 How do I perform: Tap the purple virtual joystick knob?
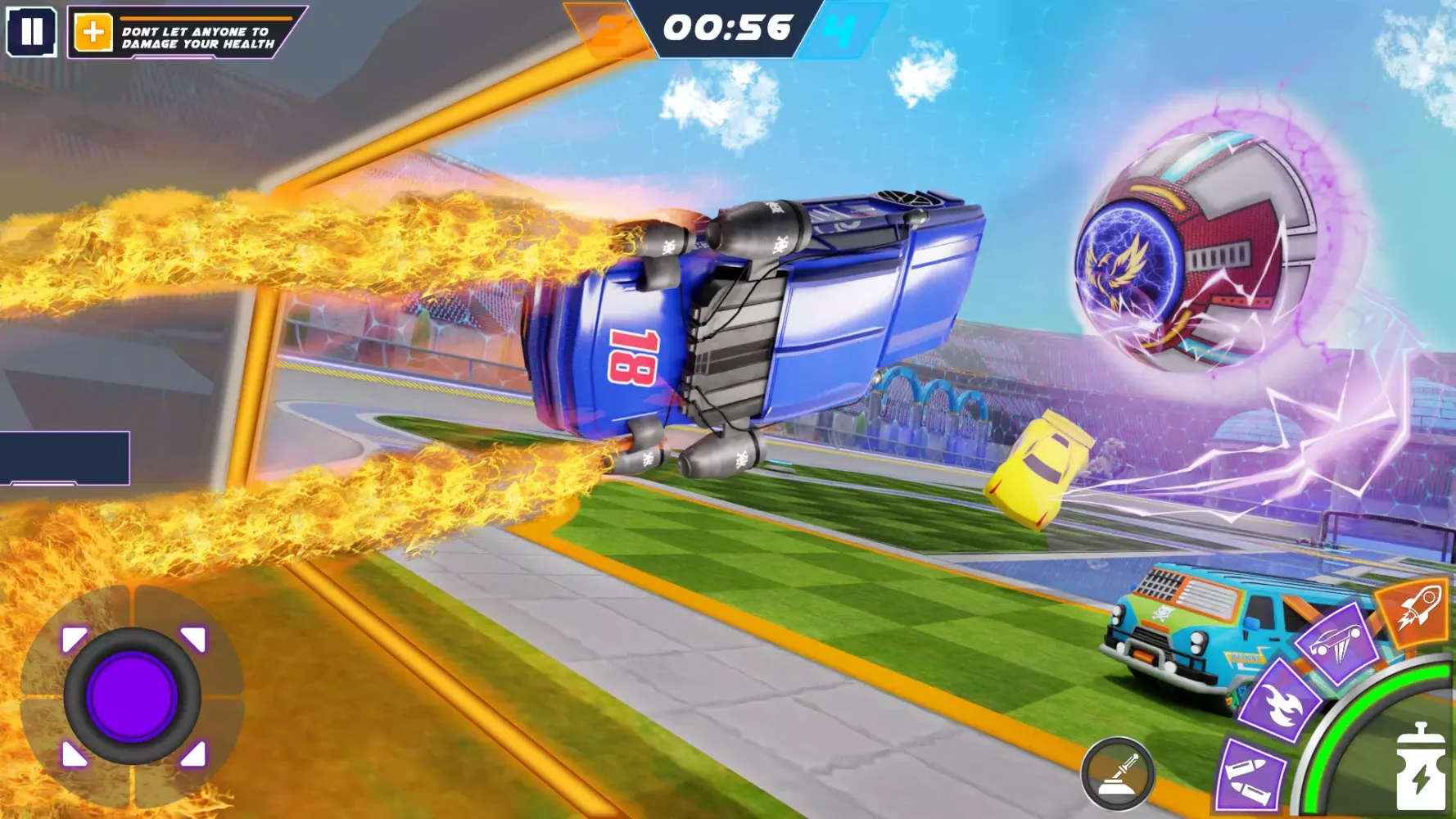click(x=132, y=696)
